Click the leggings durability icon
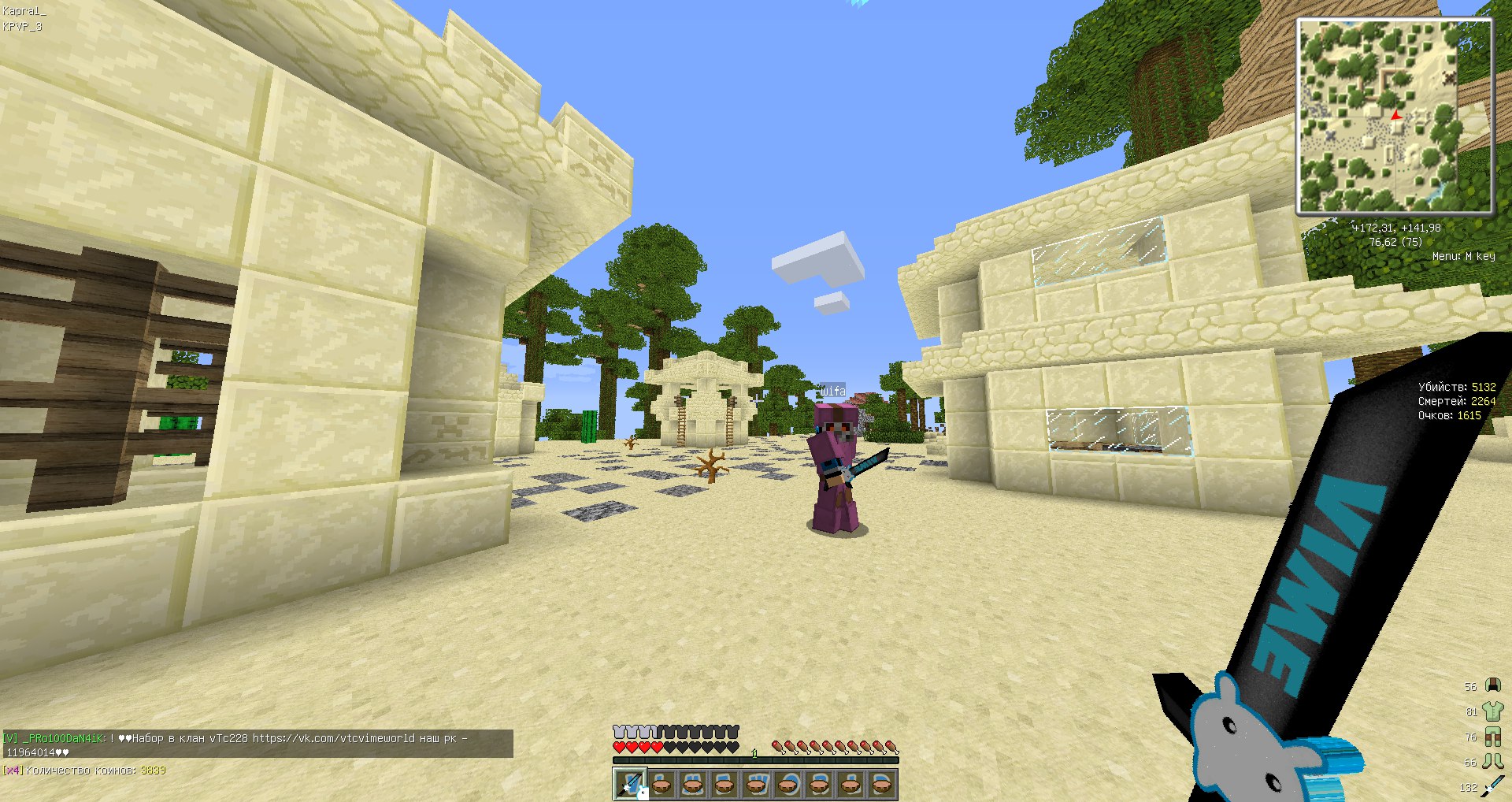 (1492, 737)
